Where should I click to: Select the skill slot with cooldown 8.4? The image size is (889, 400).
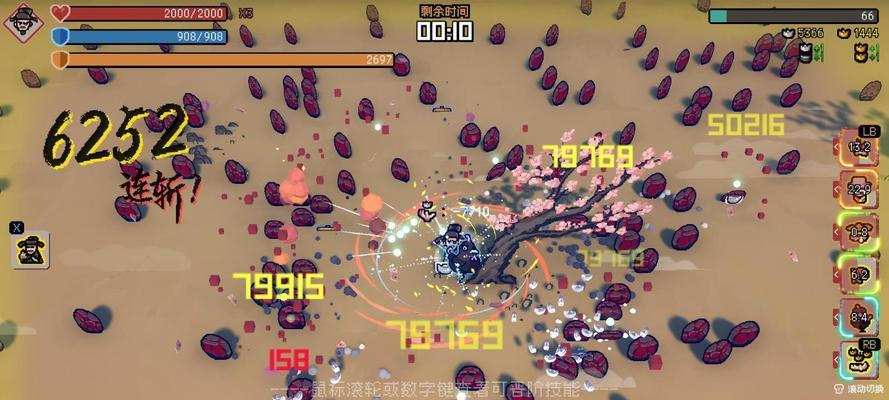pos(859,317)
